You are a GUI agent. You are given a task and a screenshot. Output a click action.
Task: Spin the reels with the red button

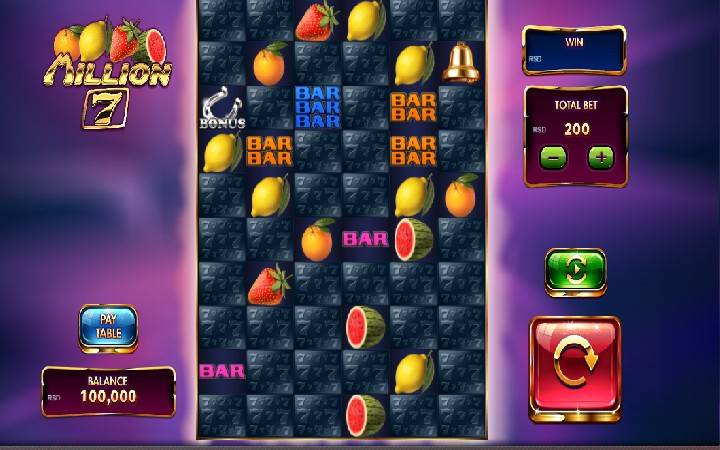coord(574,367)
